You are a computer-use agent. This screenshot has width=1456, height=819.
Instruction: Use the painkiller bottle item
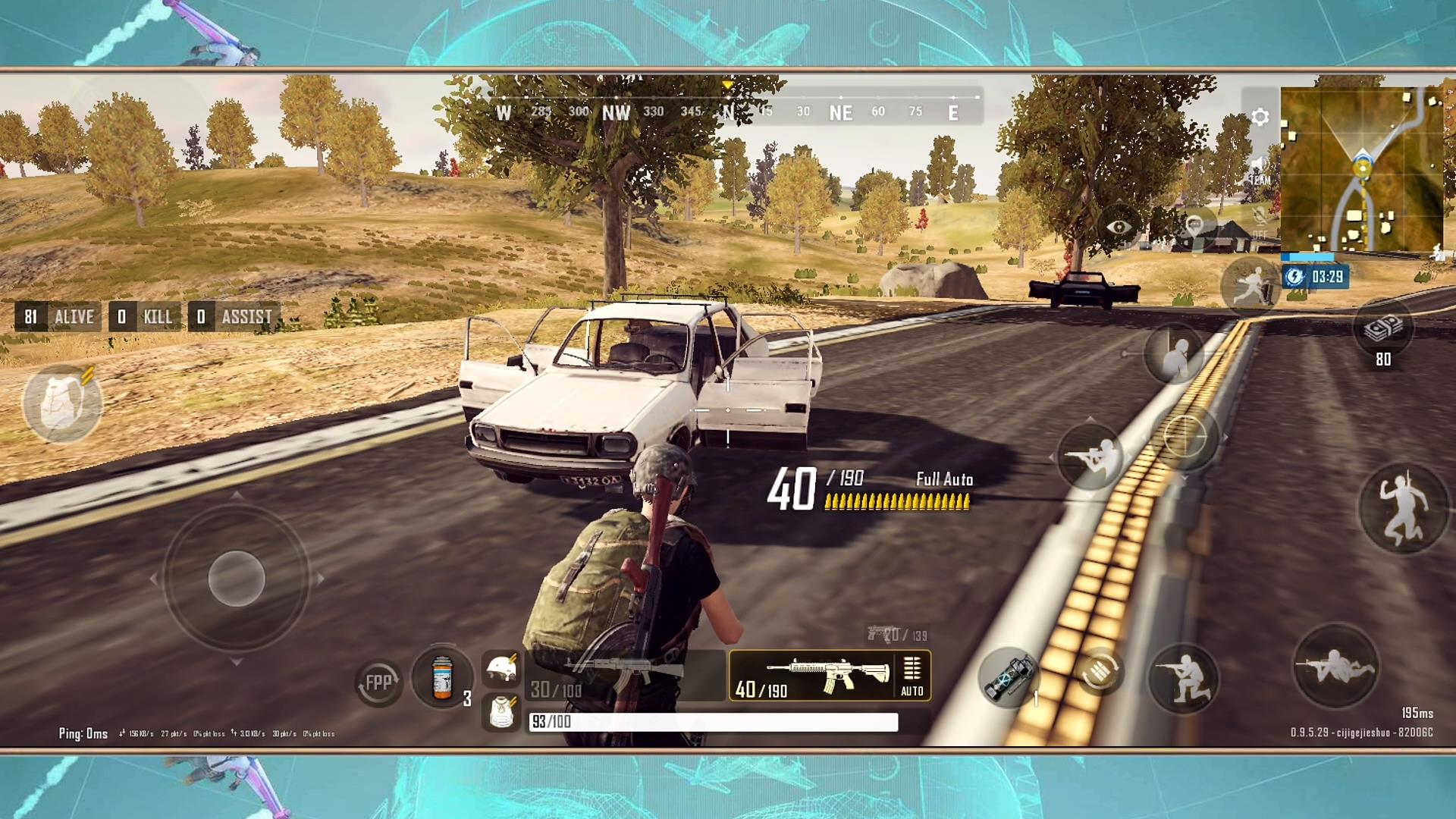coord(442,676)
